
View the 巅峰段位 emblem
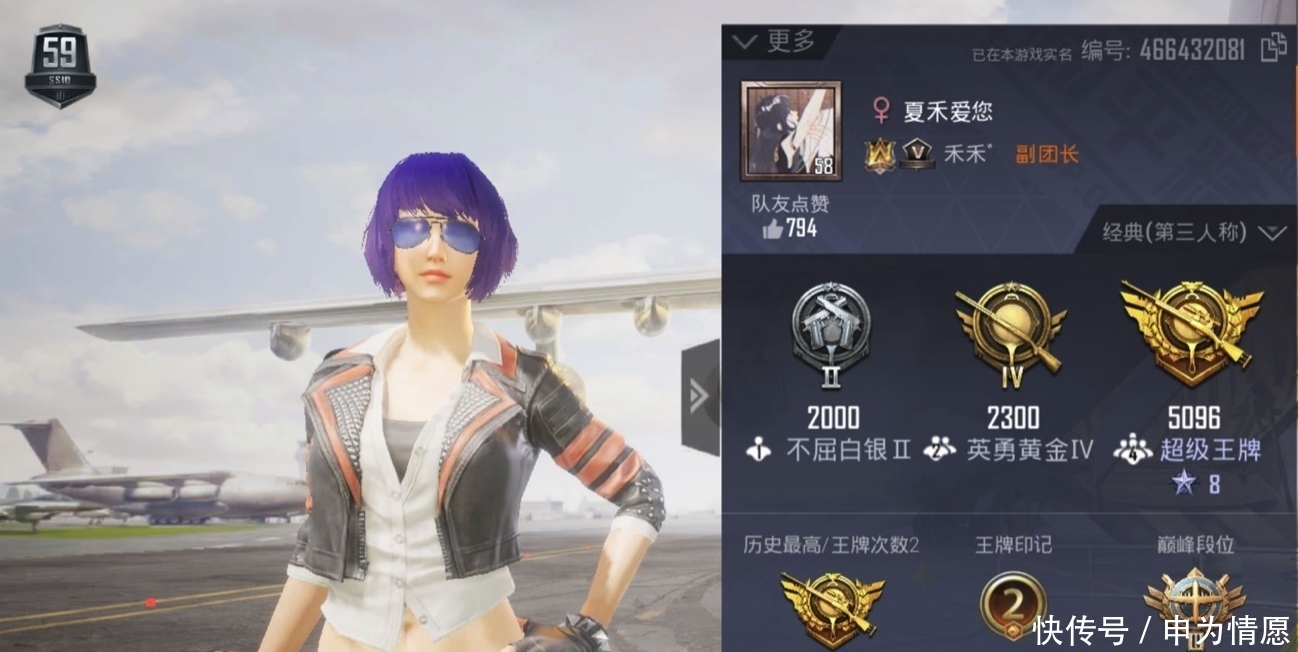coord(1193,607)
